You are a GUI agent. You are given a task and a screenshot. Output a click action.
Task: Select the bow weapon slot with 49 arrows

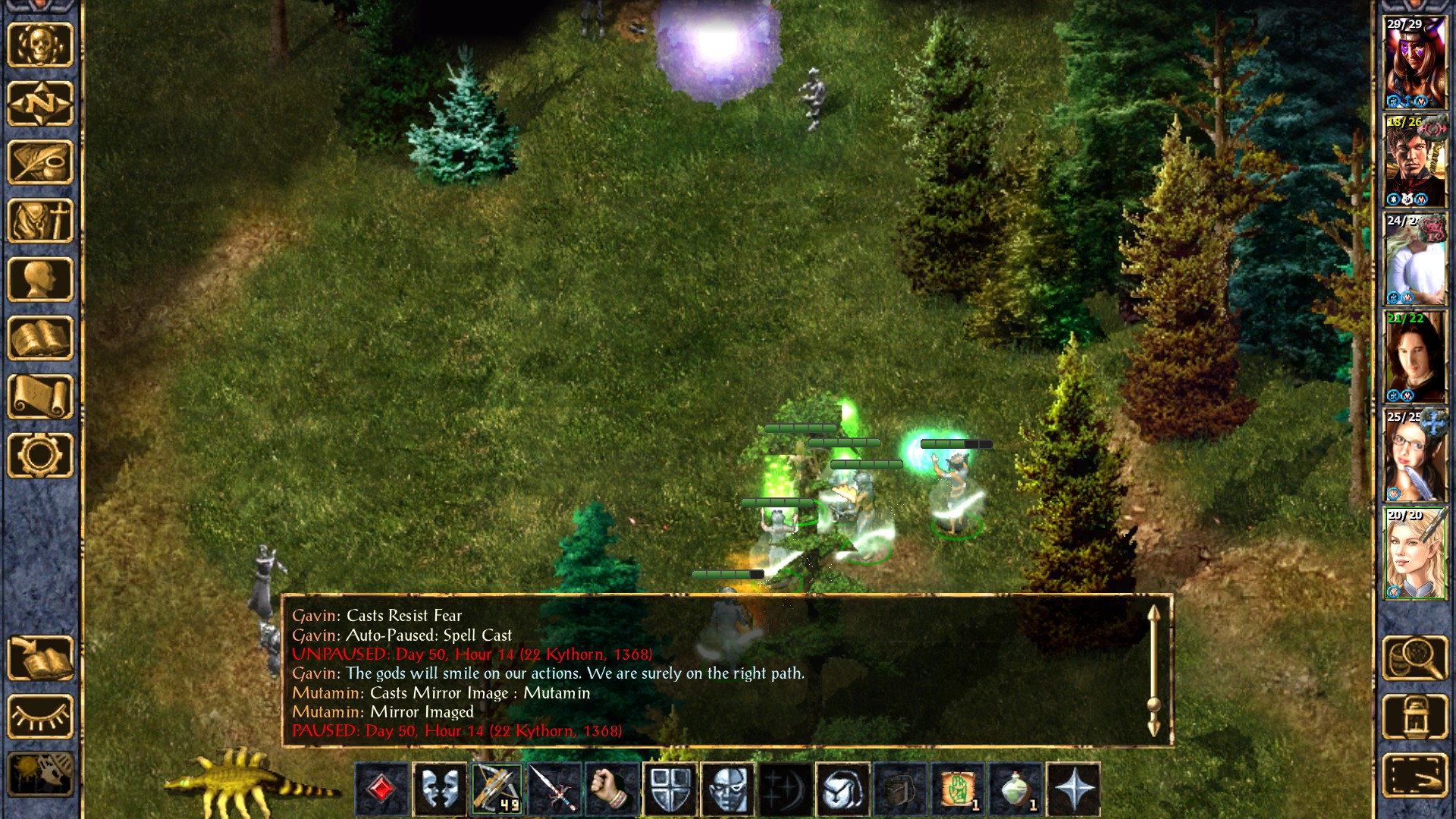pos(497,789)
